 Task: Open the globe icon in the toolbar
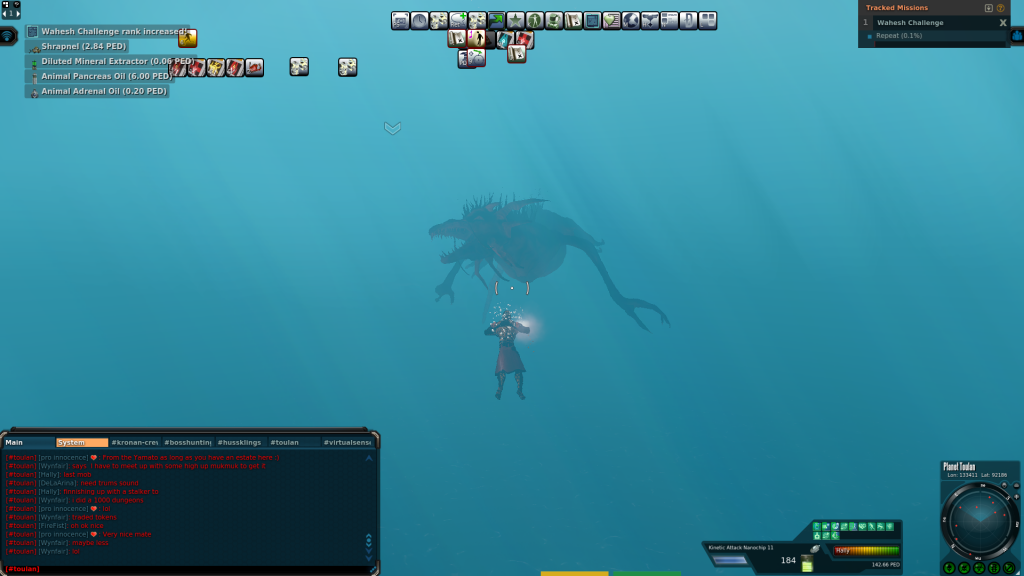630,20
